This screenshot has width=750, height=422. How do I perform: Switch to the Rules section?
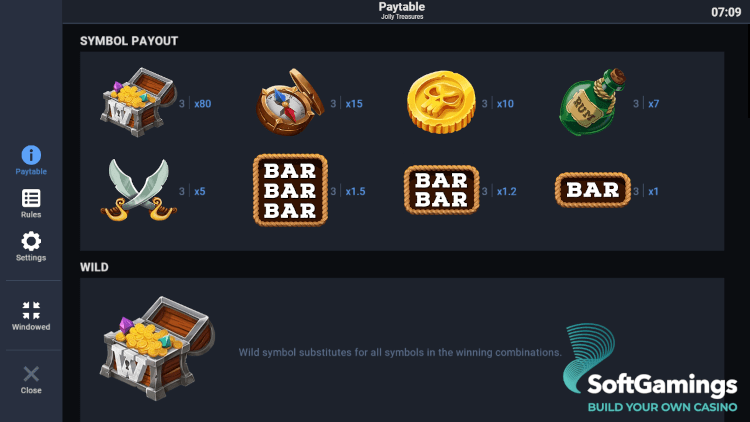(31, 203)
